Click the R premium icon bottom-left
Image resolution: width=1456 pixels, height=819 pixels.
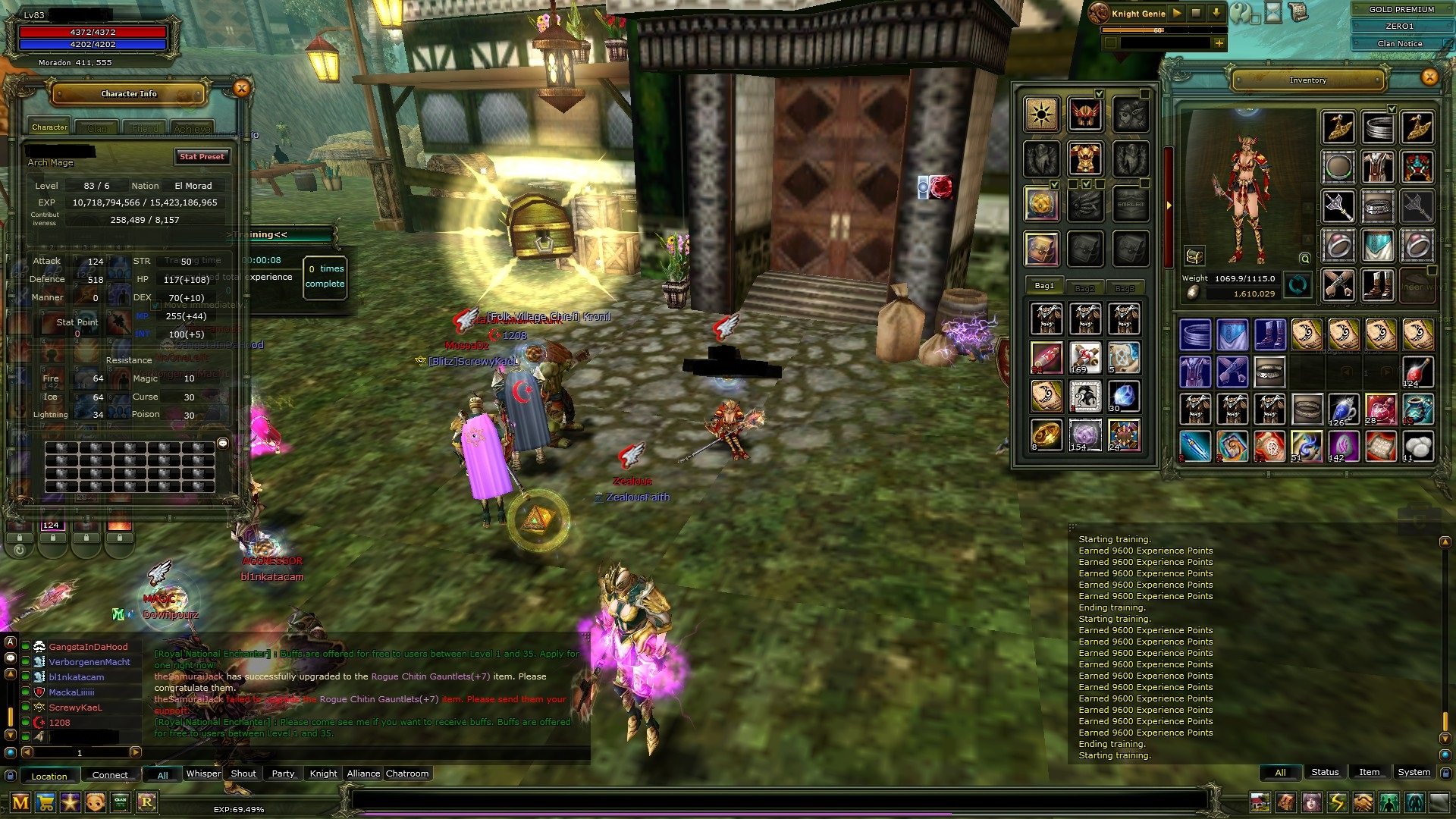(x=147, y=802)
